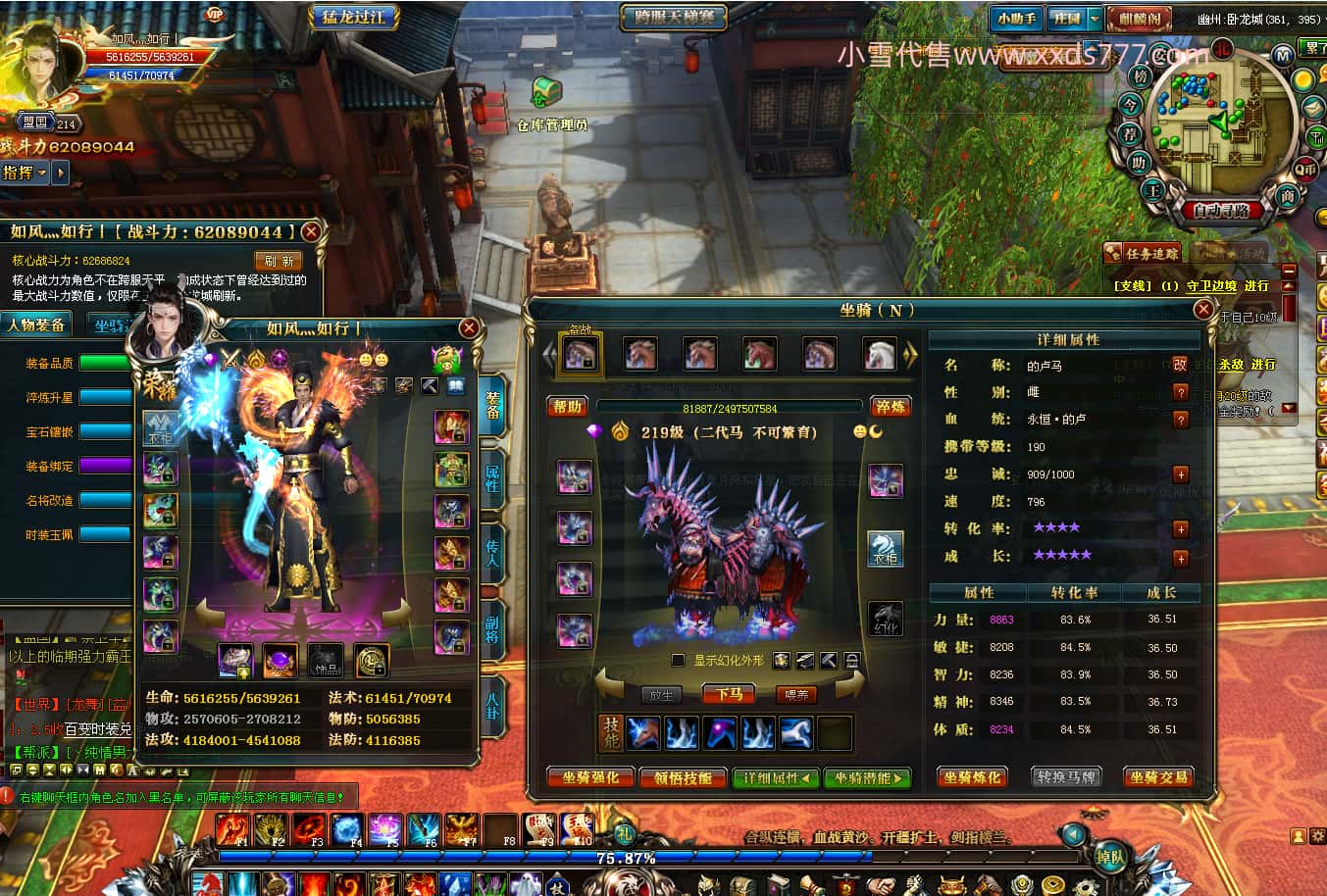1327x896 pixels.
Task: Select the white horse mount thumbnail
Action: 879,355
